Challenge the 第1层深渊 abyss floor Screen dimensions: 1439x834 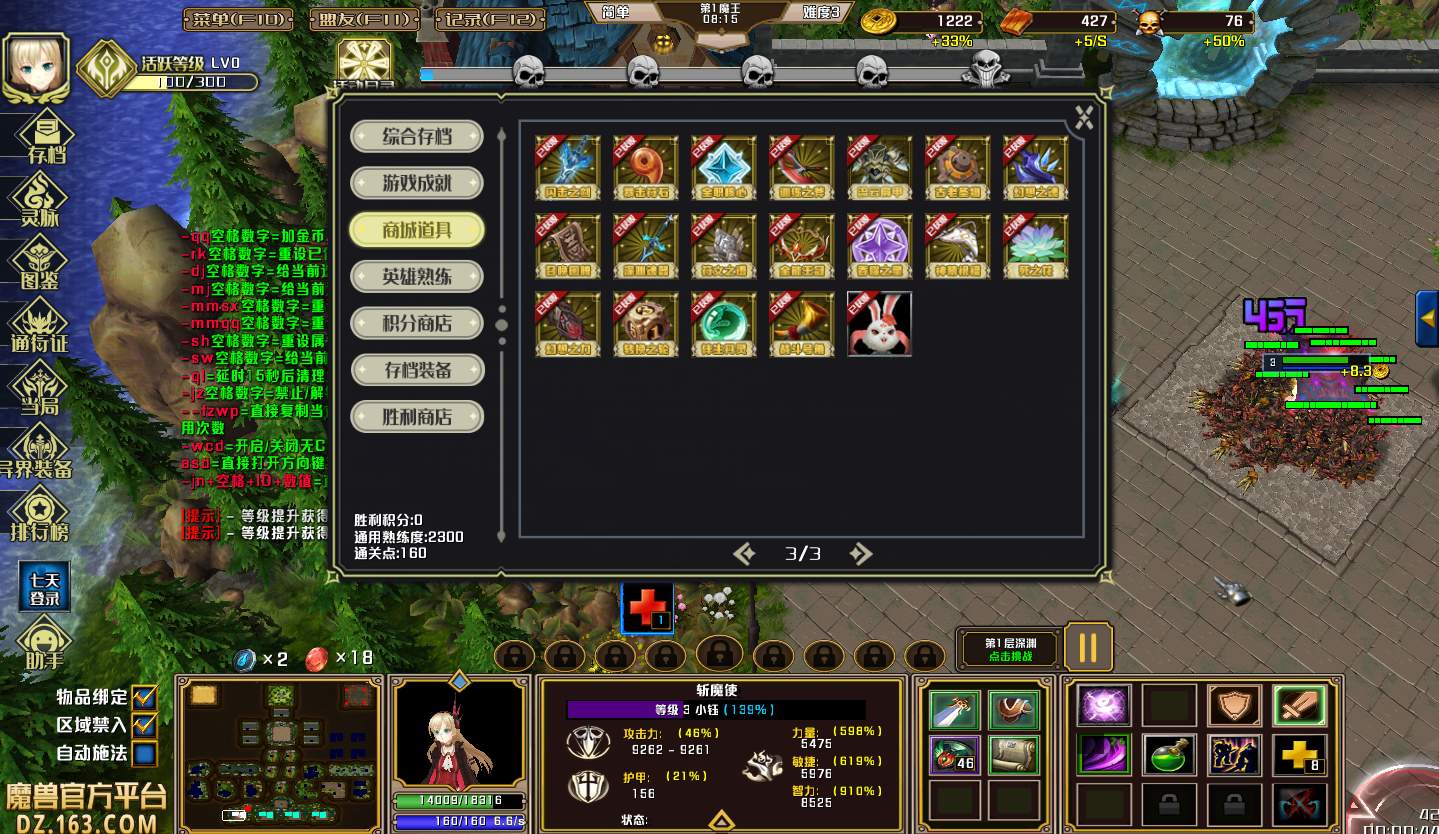click(x=1010, y=649)
